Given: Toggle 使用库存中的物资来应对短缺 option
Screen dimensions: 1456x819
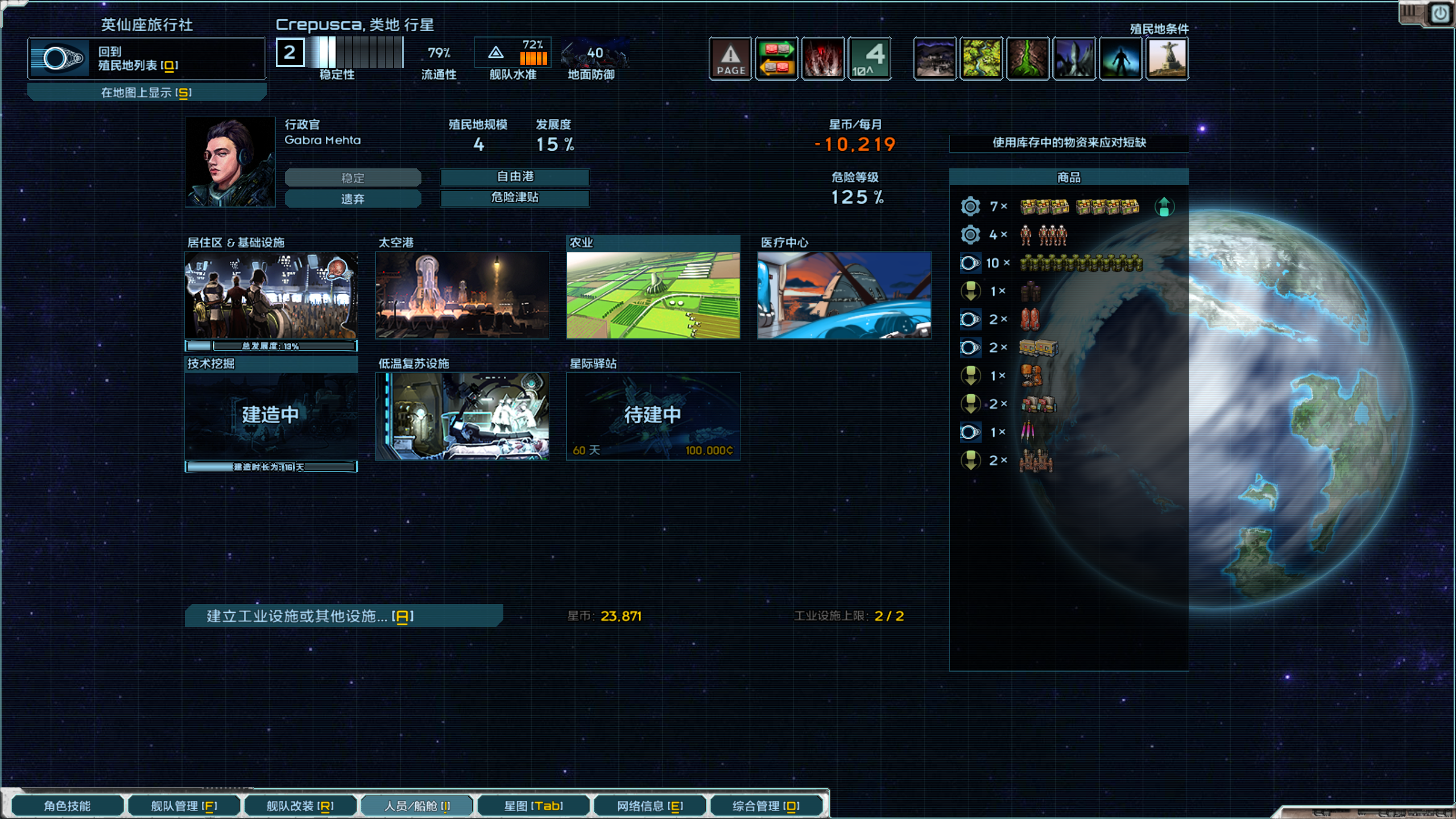Looking at the screenshot, I should pyautogui.click(x=1068, y=143).
